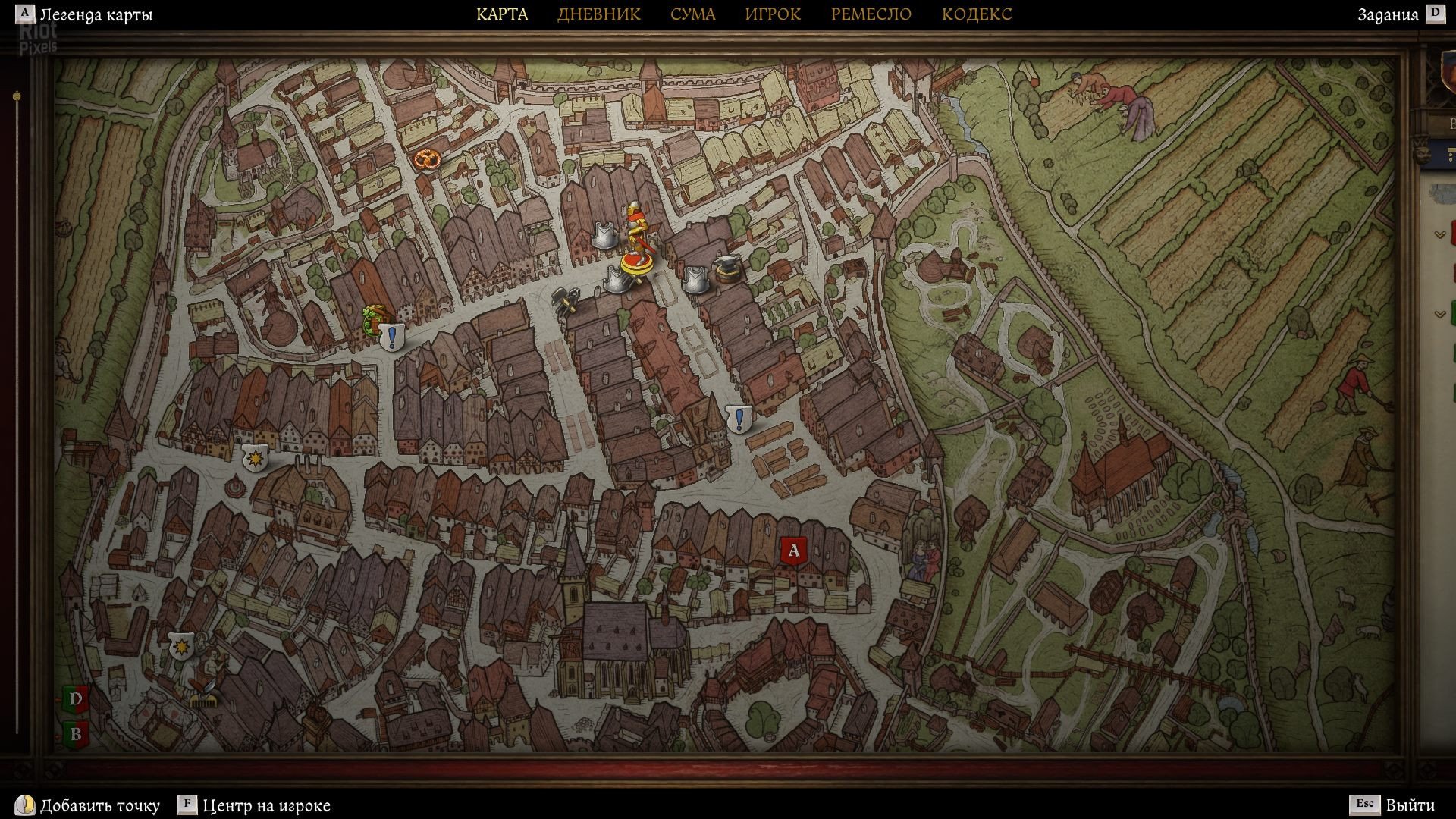Image resolution: width=1456 pixels, height=819 pixels.
Task: Select the green D marker on map edge
Action: [x=75, y=698]
